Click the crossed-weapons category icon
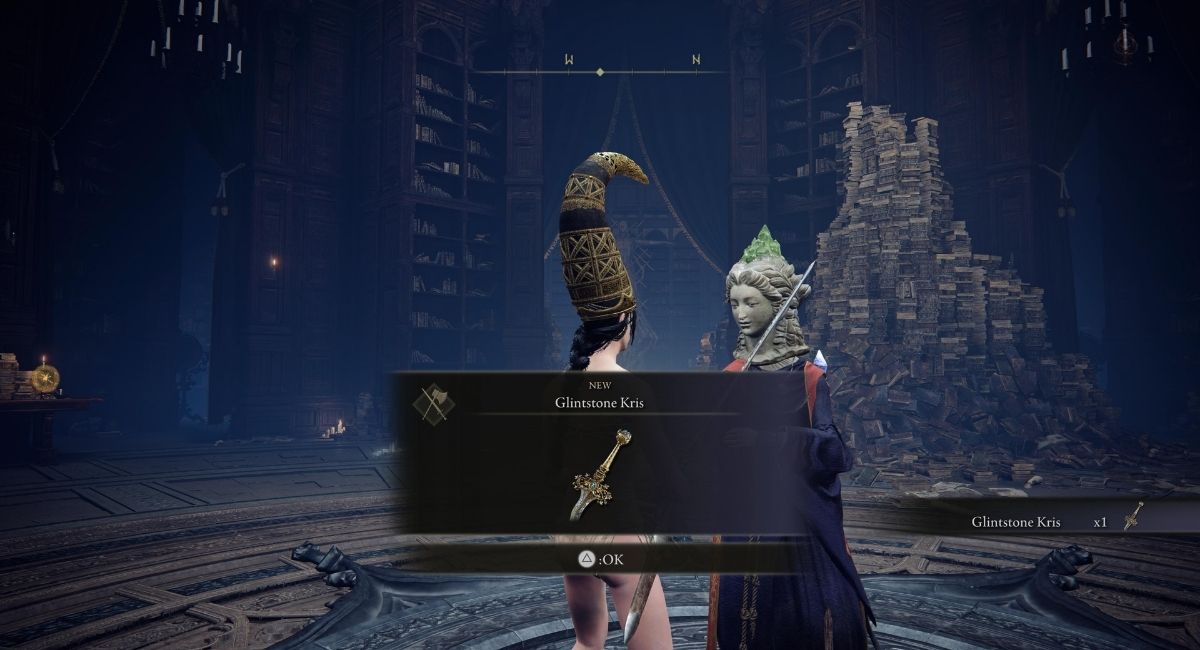The height and width of the screenshot is (650, 1200). click(x=433, y=402)
